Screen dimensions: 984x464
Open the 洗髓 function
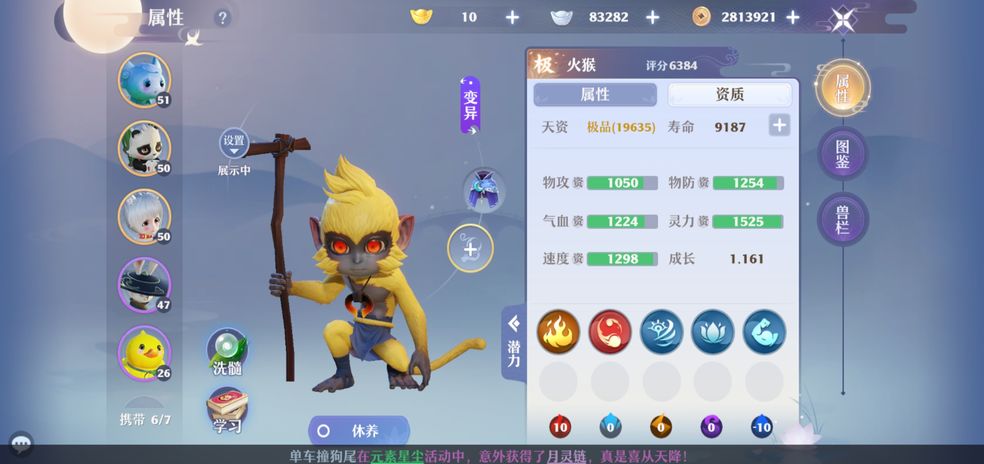pos(227,352)
